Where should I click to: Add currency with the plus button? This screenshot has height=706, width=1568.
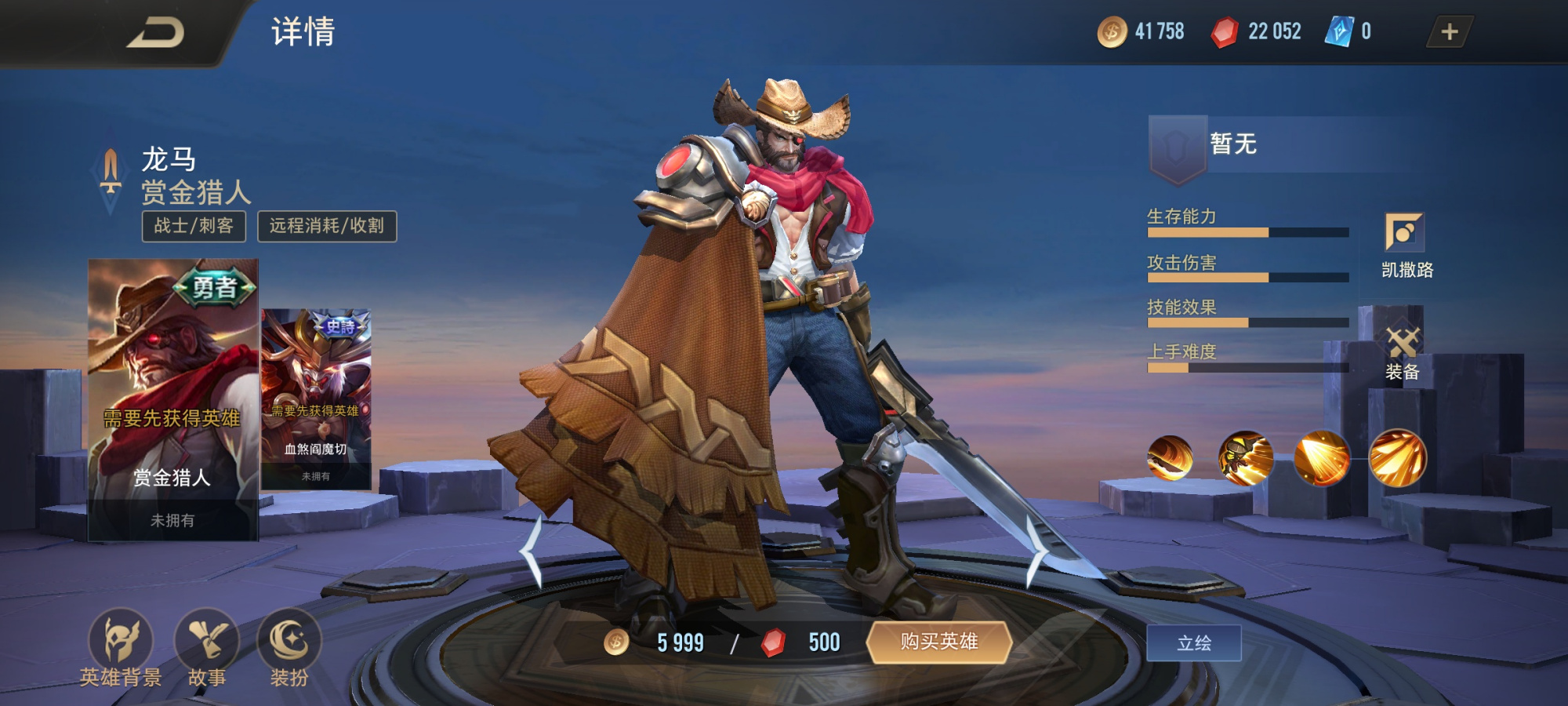tap(1449, 32)
